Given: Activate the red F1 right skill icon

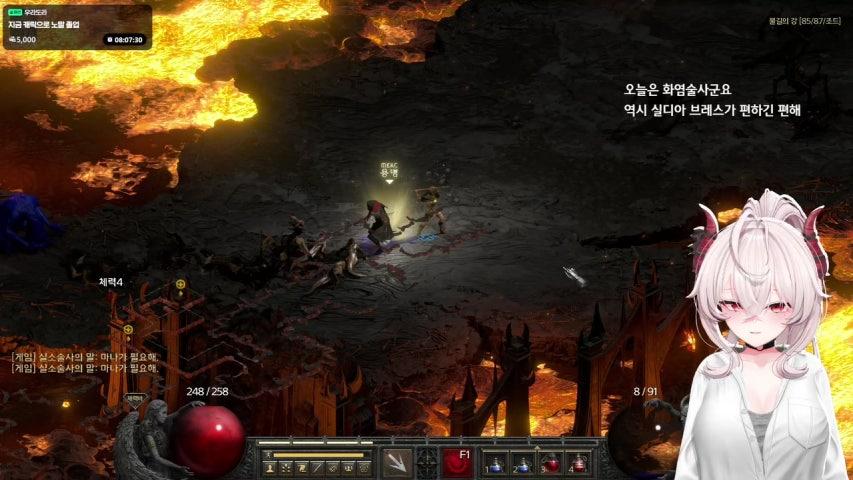Looking at the screenshot, I should 458,462.
